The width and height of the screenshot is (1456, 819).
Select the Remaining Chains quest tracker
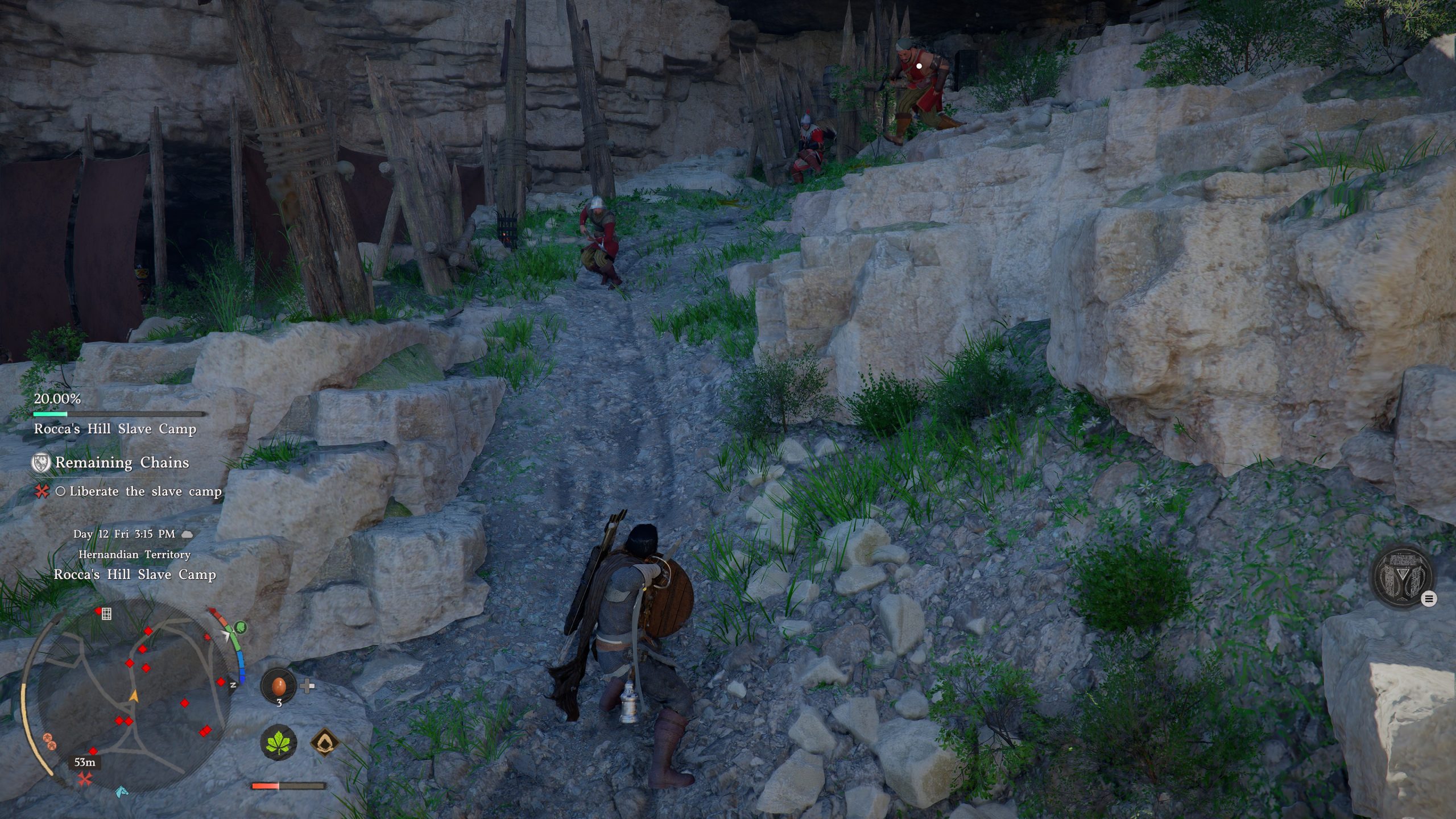coord(121,462)
